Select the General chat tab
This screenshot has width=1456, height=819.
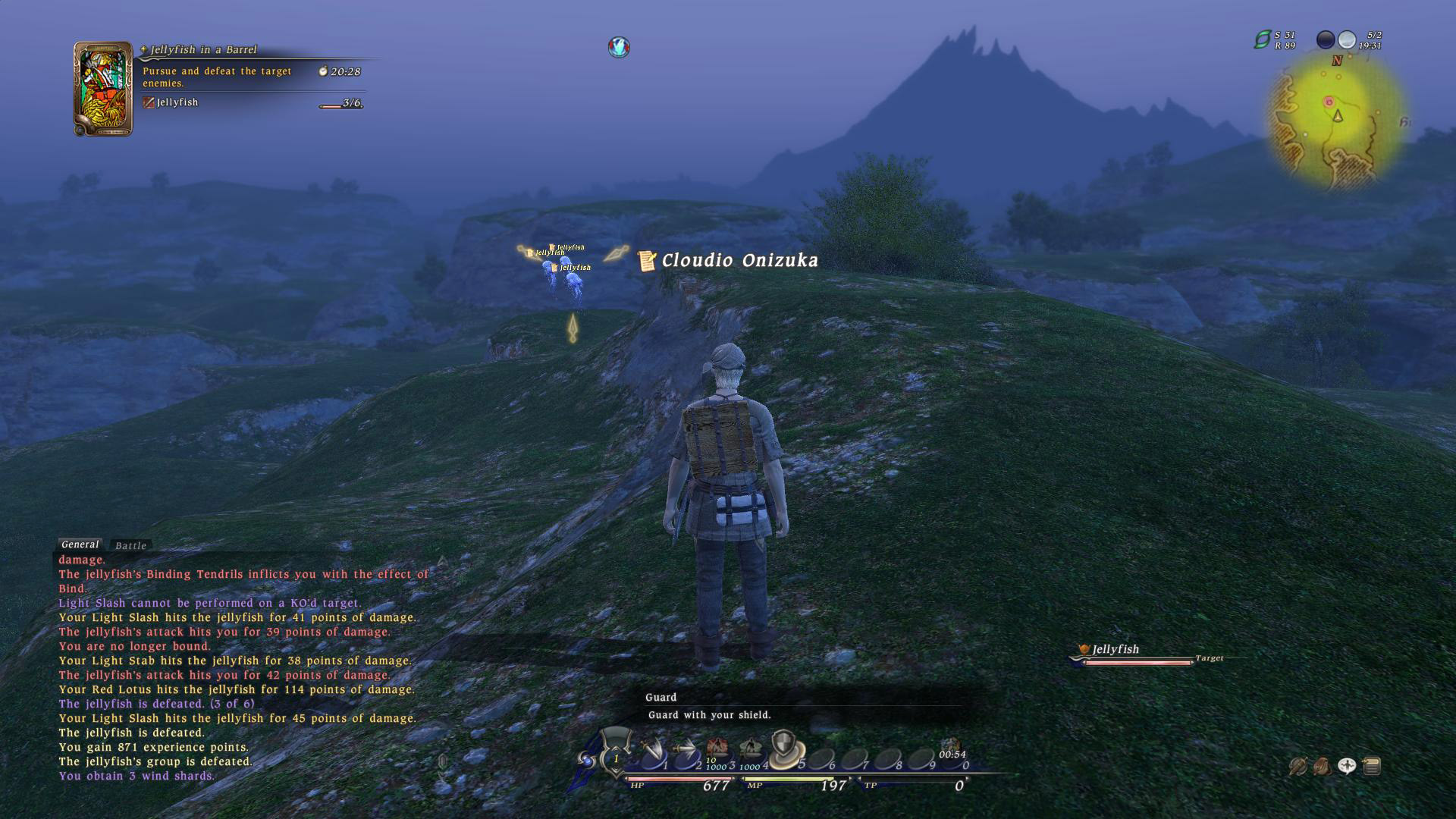(80, 544)
